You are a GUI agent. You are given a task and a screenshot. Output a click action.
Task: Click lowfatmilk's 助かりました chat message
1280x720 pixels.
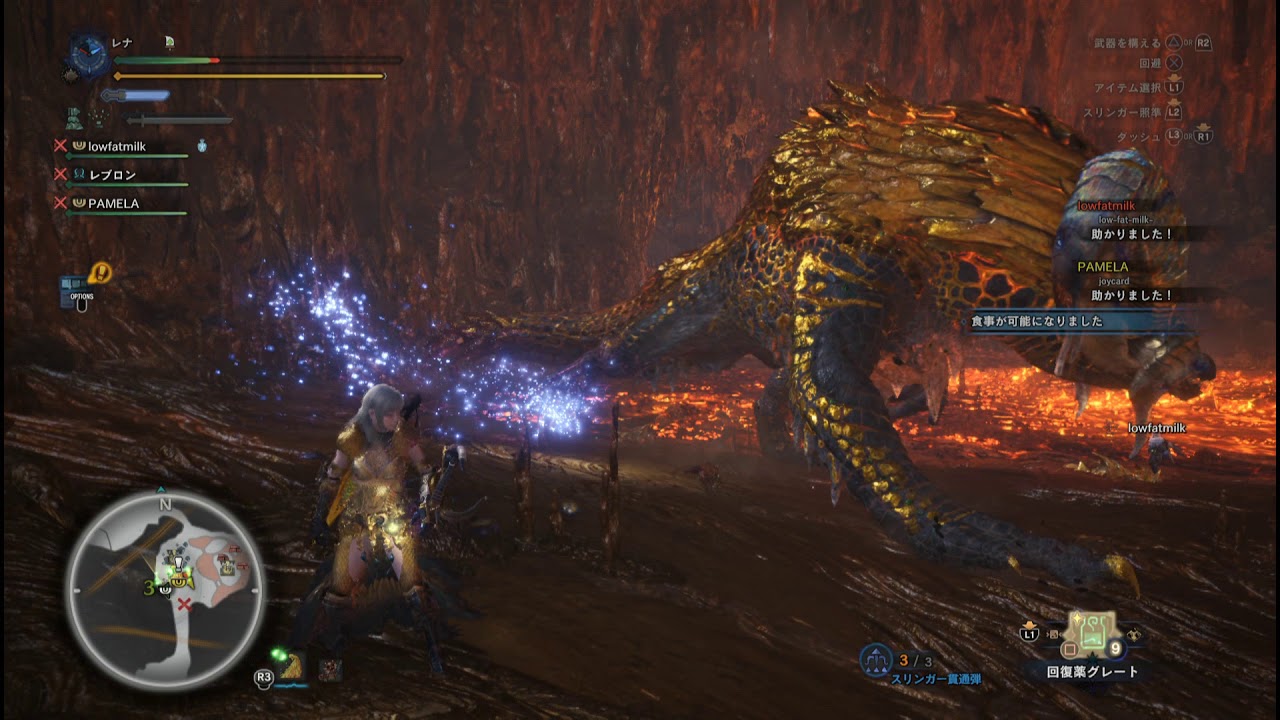point(1131,234)
